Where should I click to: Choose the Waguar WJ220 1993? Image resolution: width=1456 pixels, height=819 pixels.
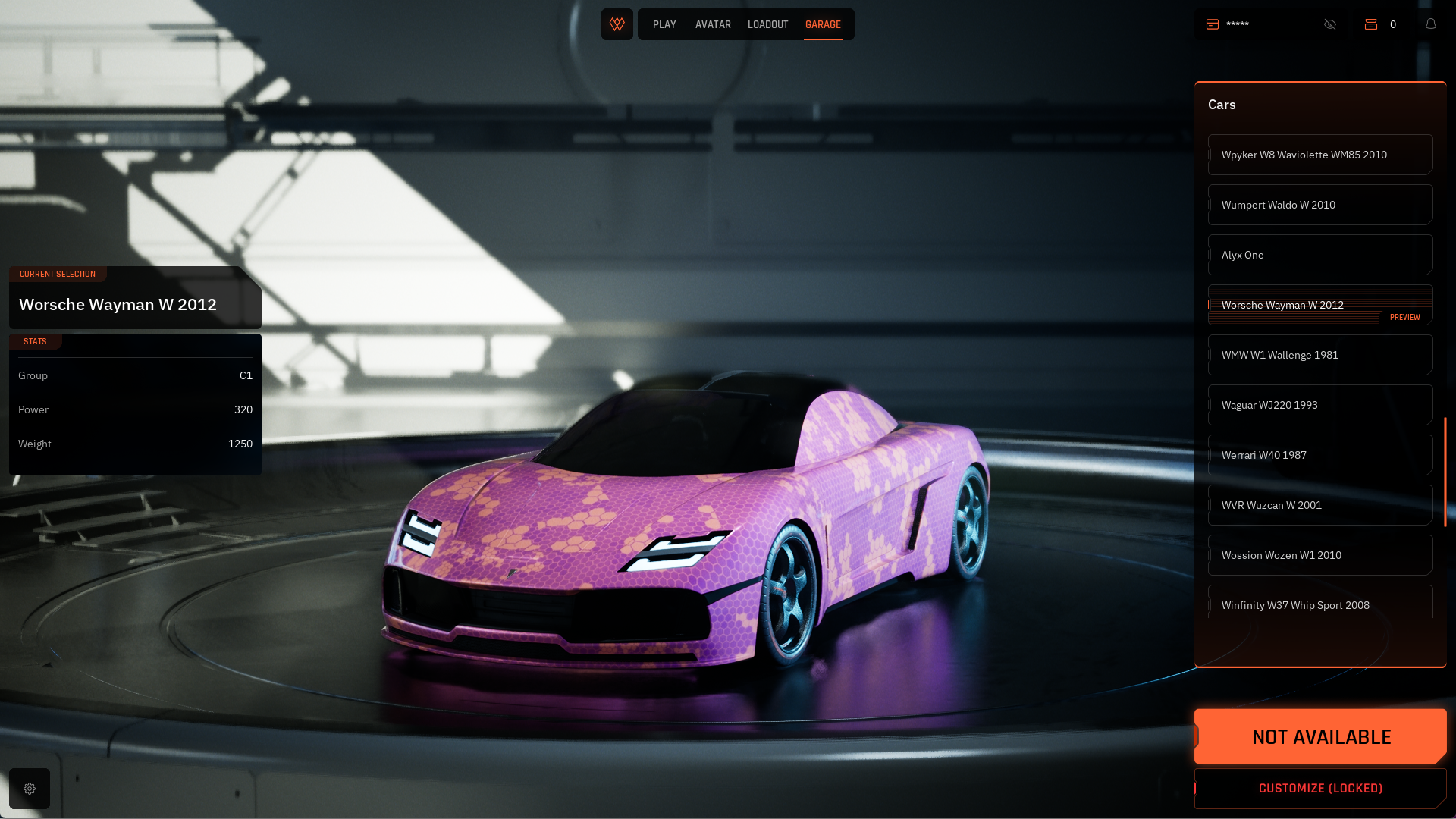1319,405
